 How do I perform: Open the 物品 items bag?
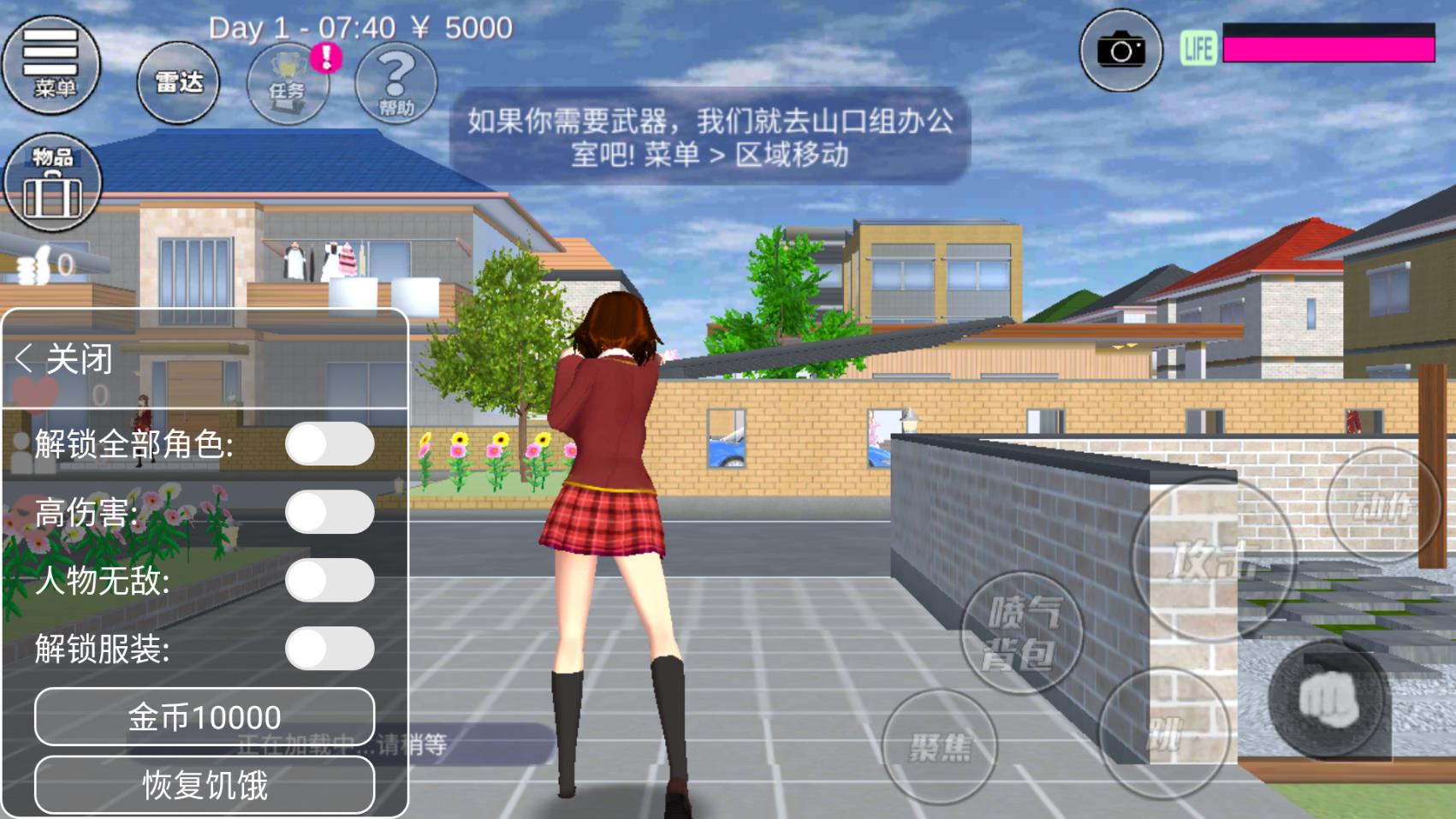point(52,183)
